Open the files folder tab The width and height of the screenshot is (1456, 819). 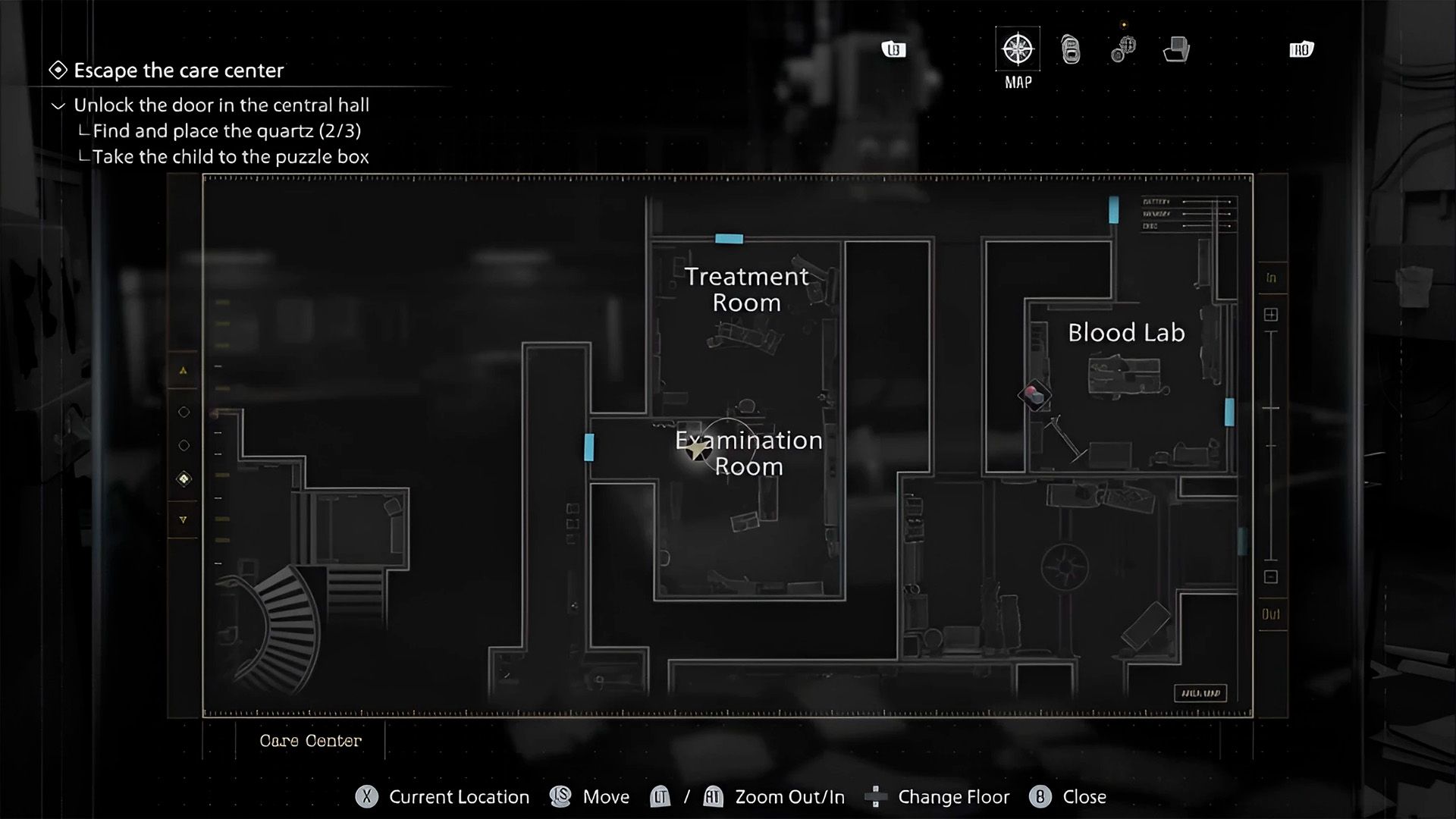[1176, 50]
